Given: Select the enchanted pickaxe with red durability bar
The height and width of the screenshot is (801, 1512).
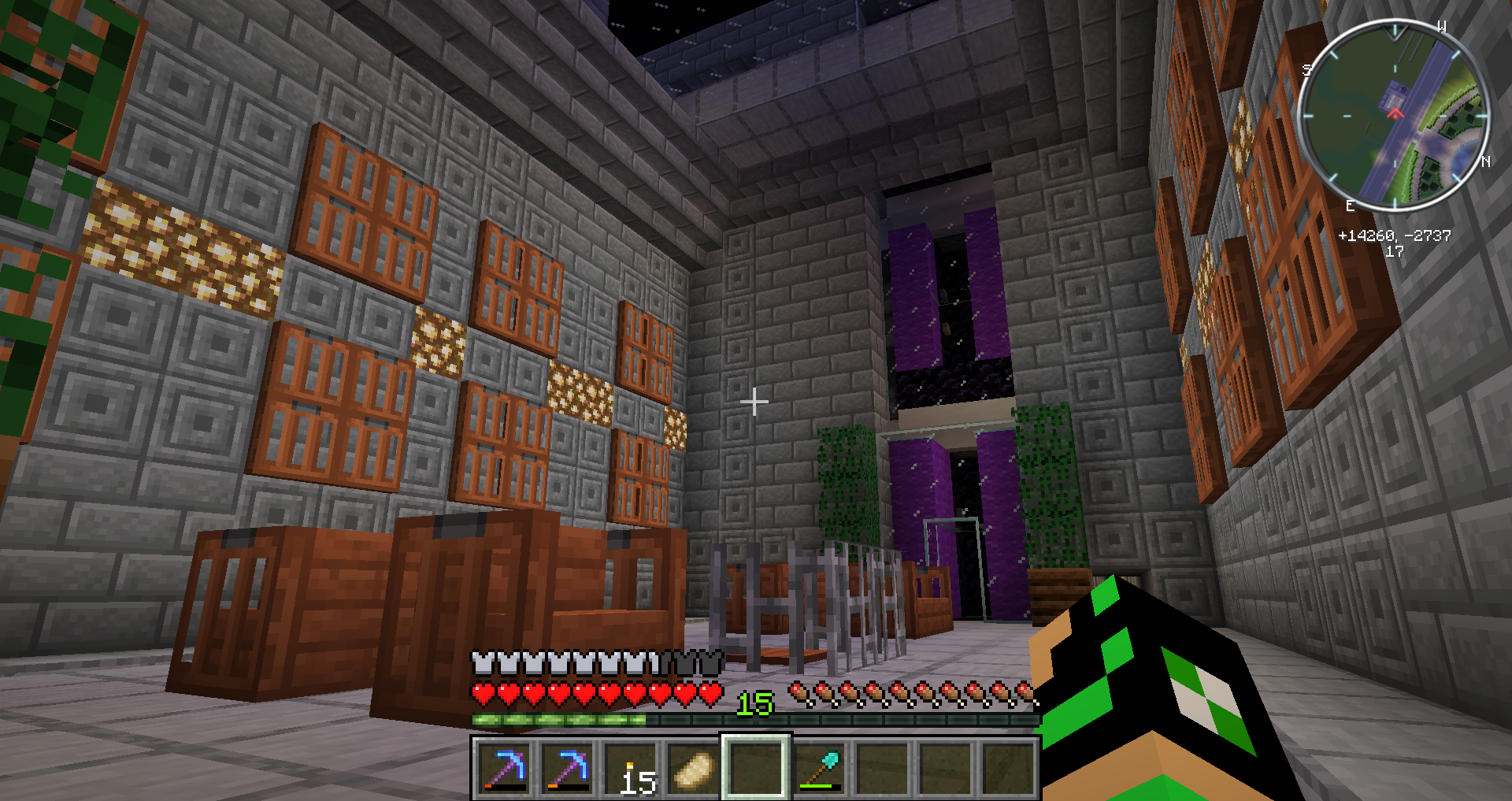Looking at the screenshot, I should tap(504, 768).
